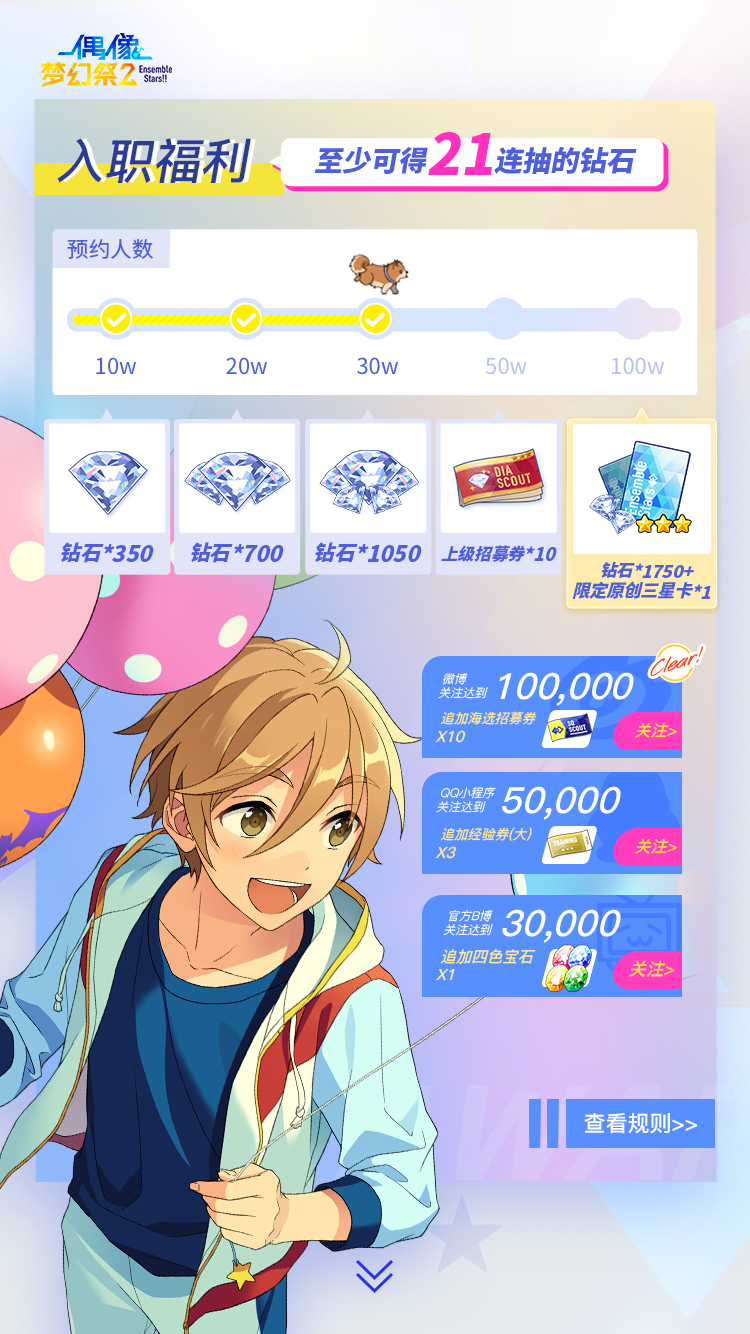The height and width of the screenshot is (1334, 750).
Task: Click the 10w milestone checkmark
Action: [116, 320]
